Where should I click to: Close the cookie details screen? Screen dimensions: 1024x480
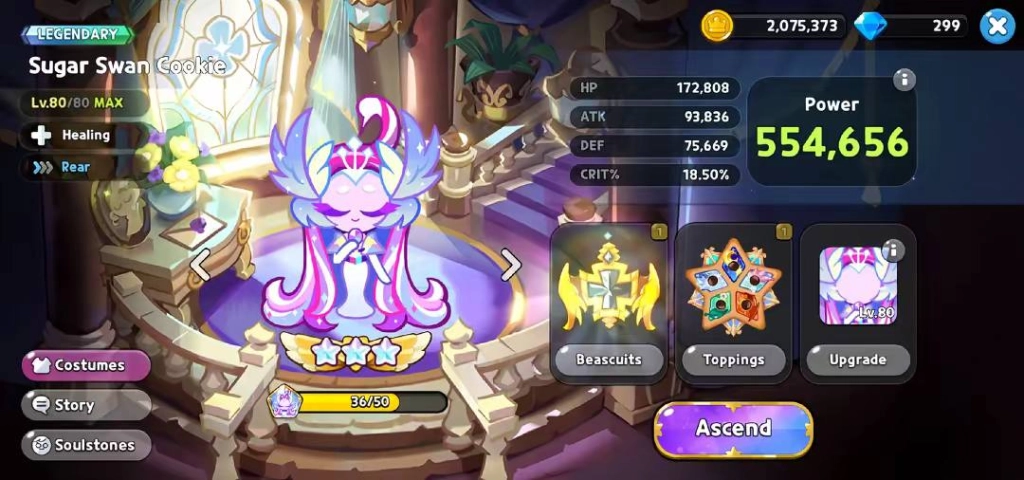(x=996, y=26)
